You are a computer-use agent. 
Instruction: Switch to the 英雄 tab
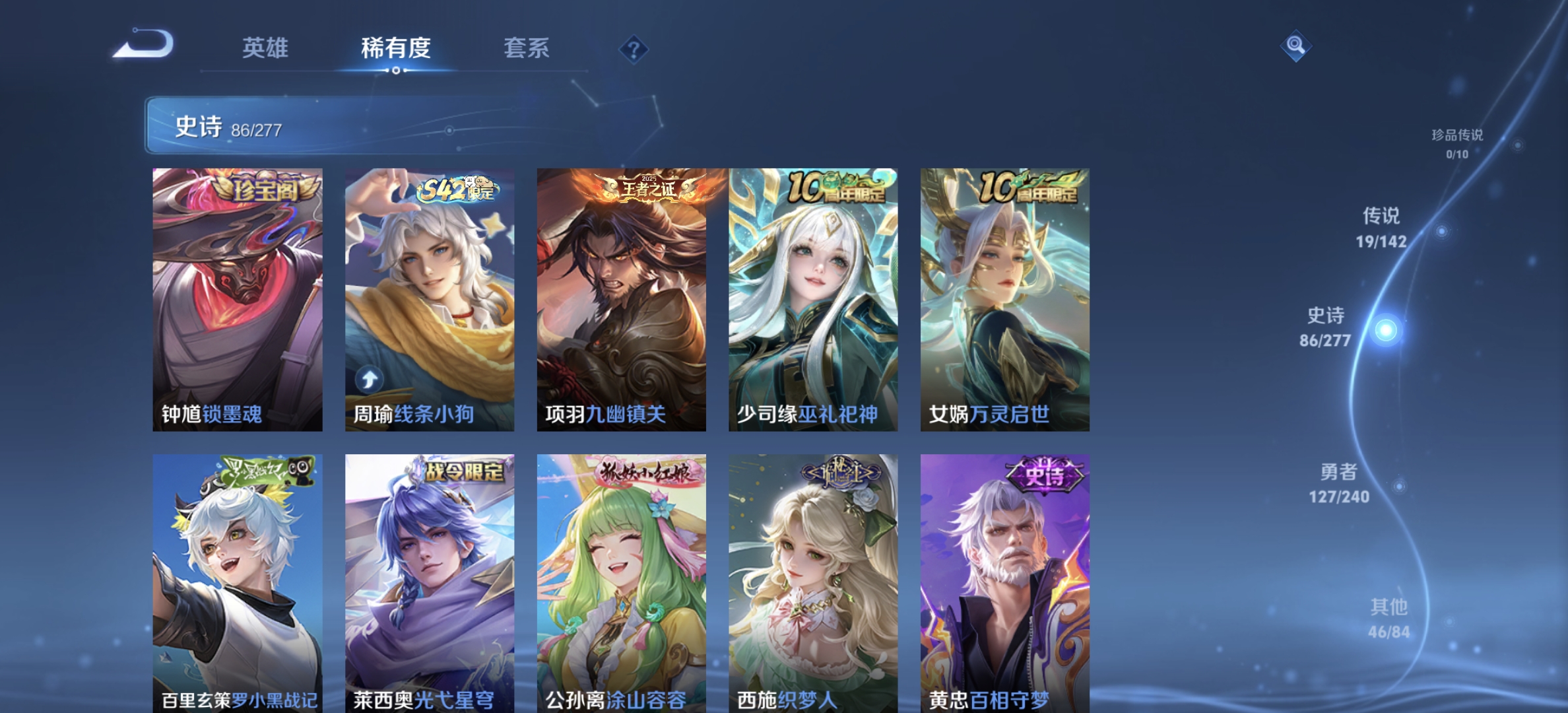coord(267,49)
